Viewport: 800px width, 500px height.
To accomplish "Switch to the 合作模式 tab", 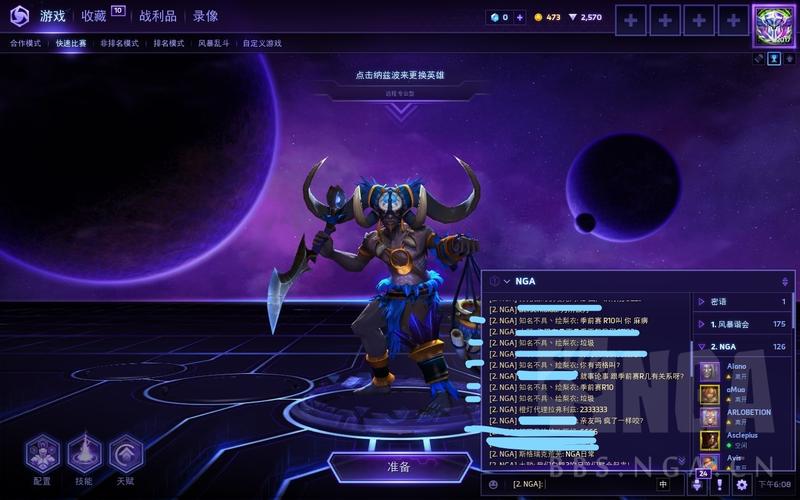I will [x=26, y=44].
